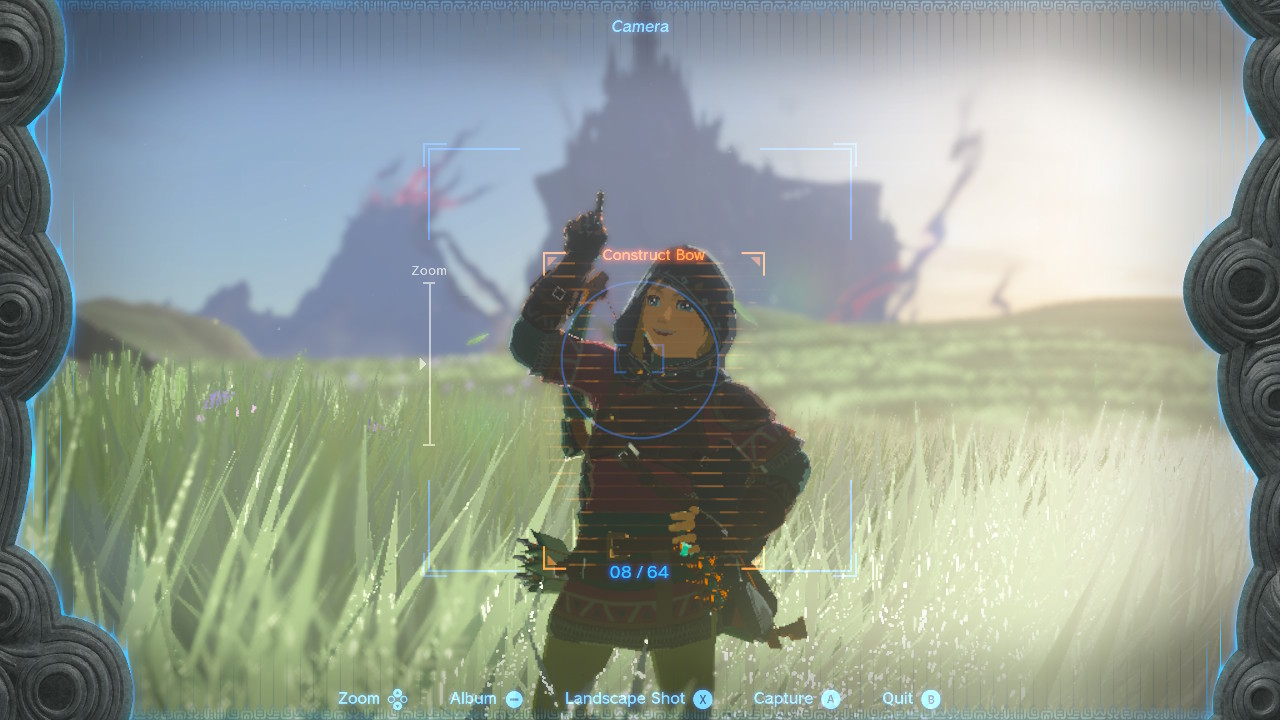Click the minus button Album icon
Image resolution: width=1280 pixels, height=720 pixels.
(513, 699)
